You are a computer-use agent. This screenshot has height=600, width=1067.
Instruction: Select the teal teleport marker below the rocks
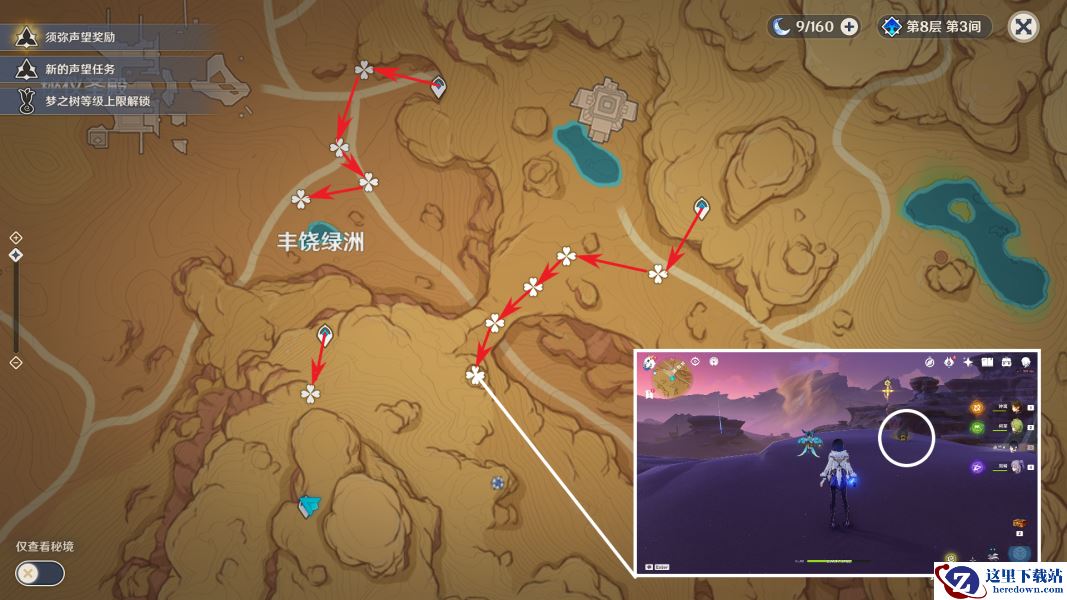[309, 507]
